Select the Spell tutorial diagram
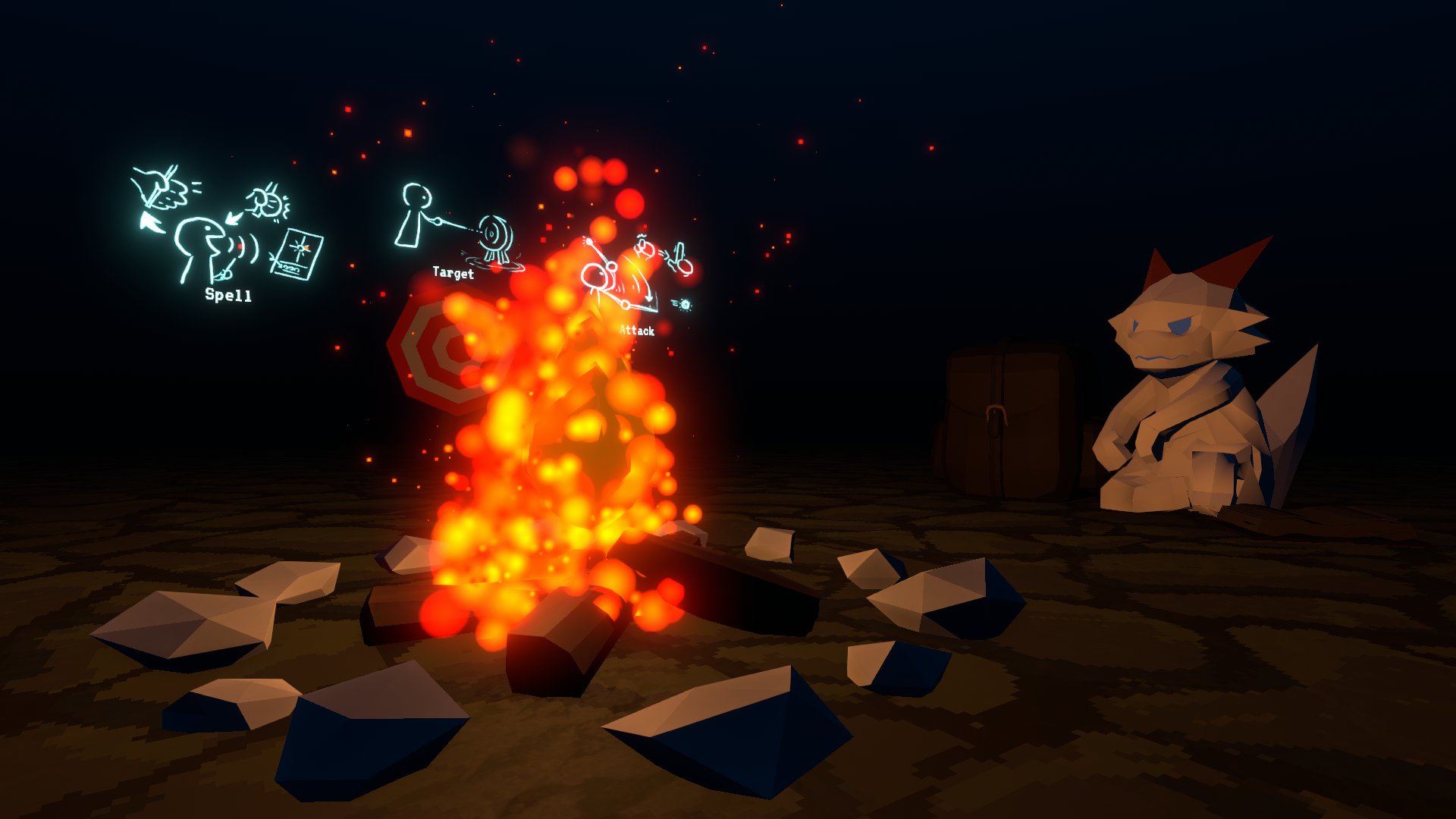Viewport: 1456px width, 819px height. coord(227,231)
